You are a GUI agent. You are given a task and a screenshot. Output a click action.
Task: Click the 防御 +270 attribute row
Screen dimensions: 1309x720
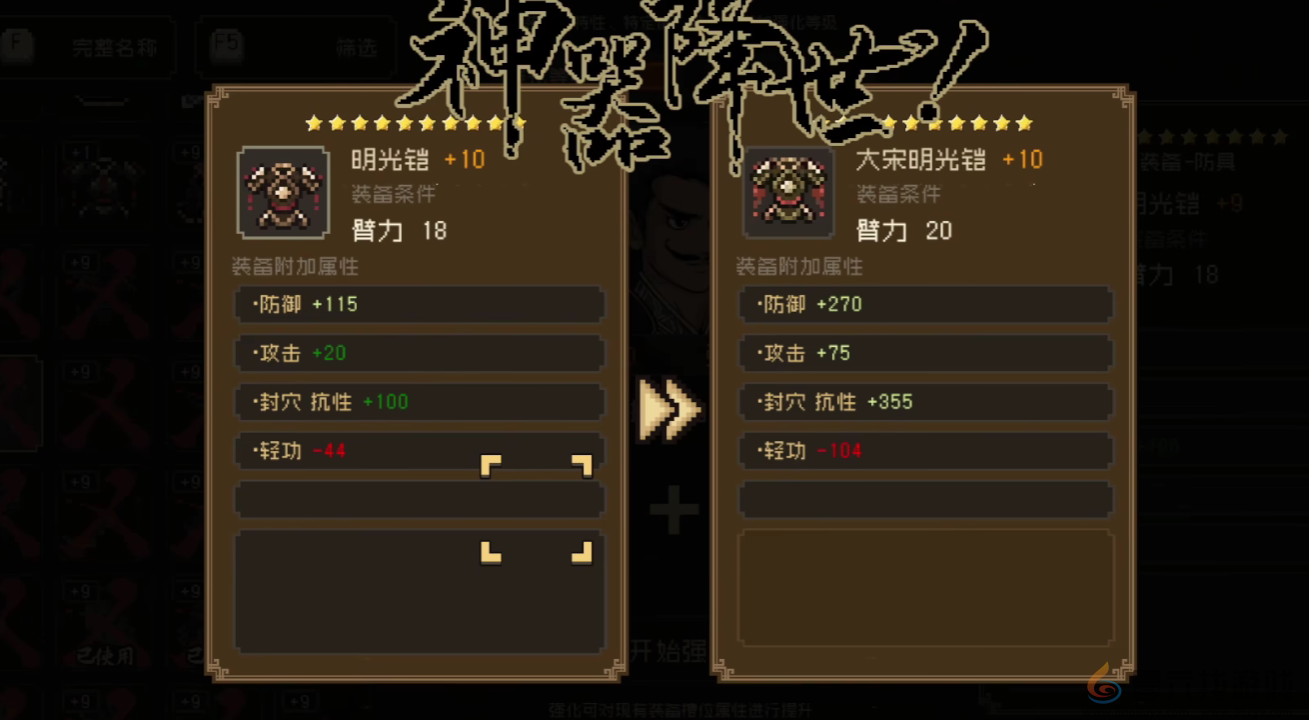[x=925, y=304]
